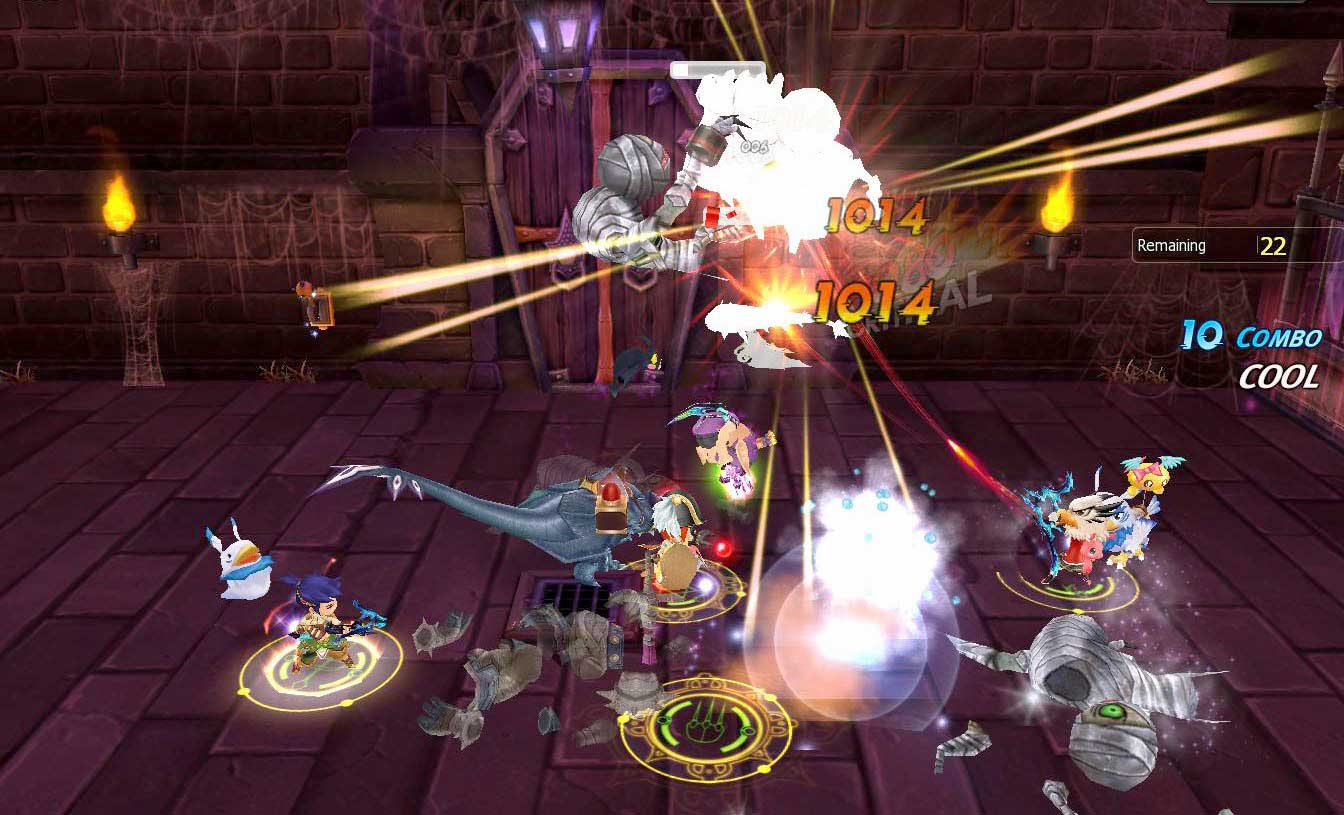Click the green glowing summon circle

click(x=710, y=725)
